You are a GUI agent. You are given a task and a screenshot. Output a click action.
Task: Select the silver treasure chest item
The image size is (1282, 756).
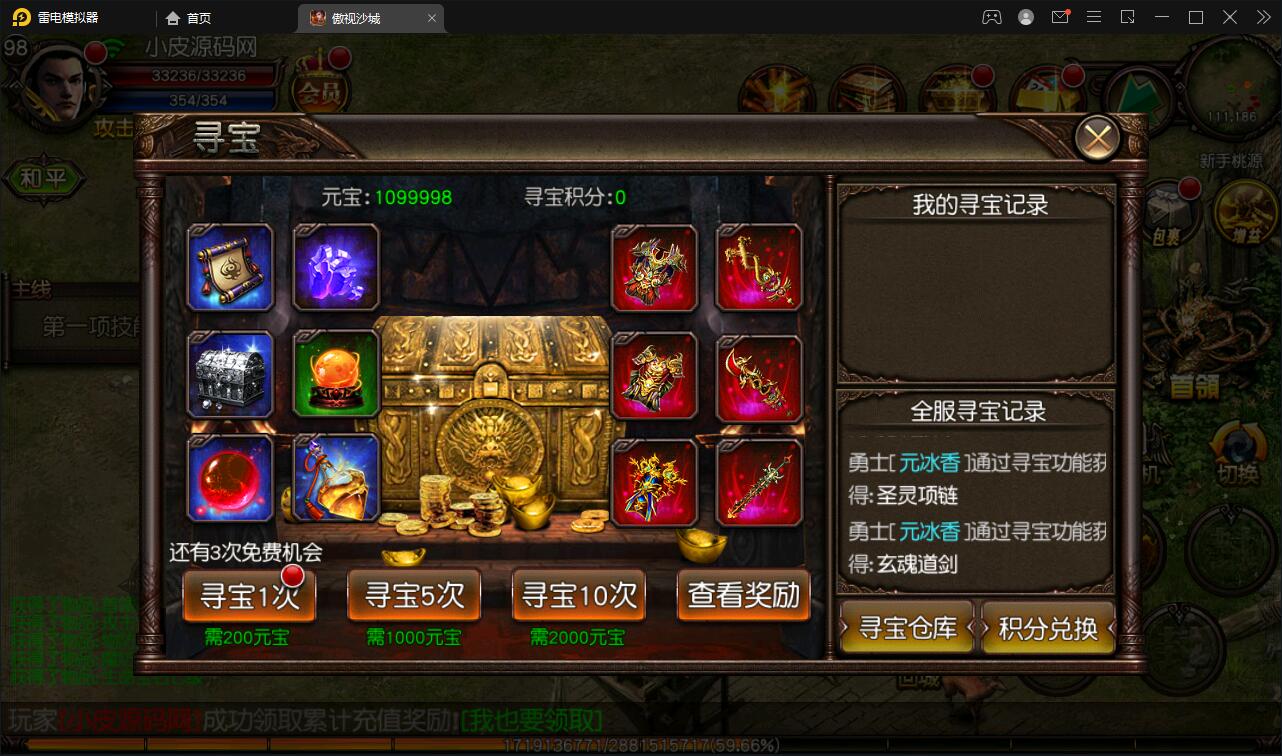click(230, 375)
